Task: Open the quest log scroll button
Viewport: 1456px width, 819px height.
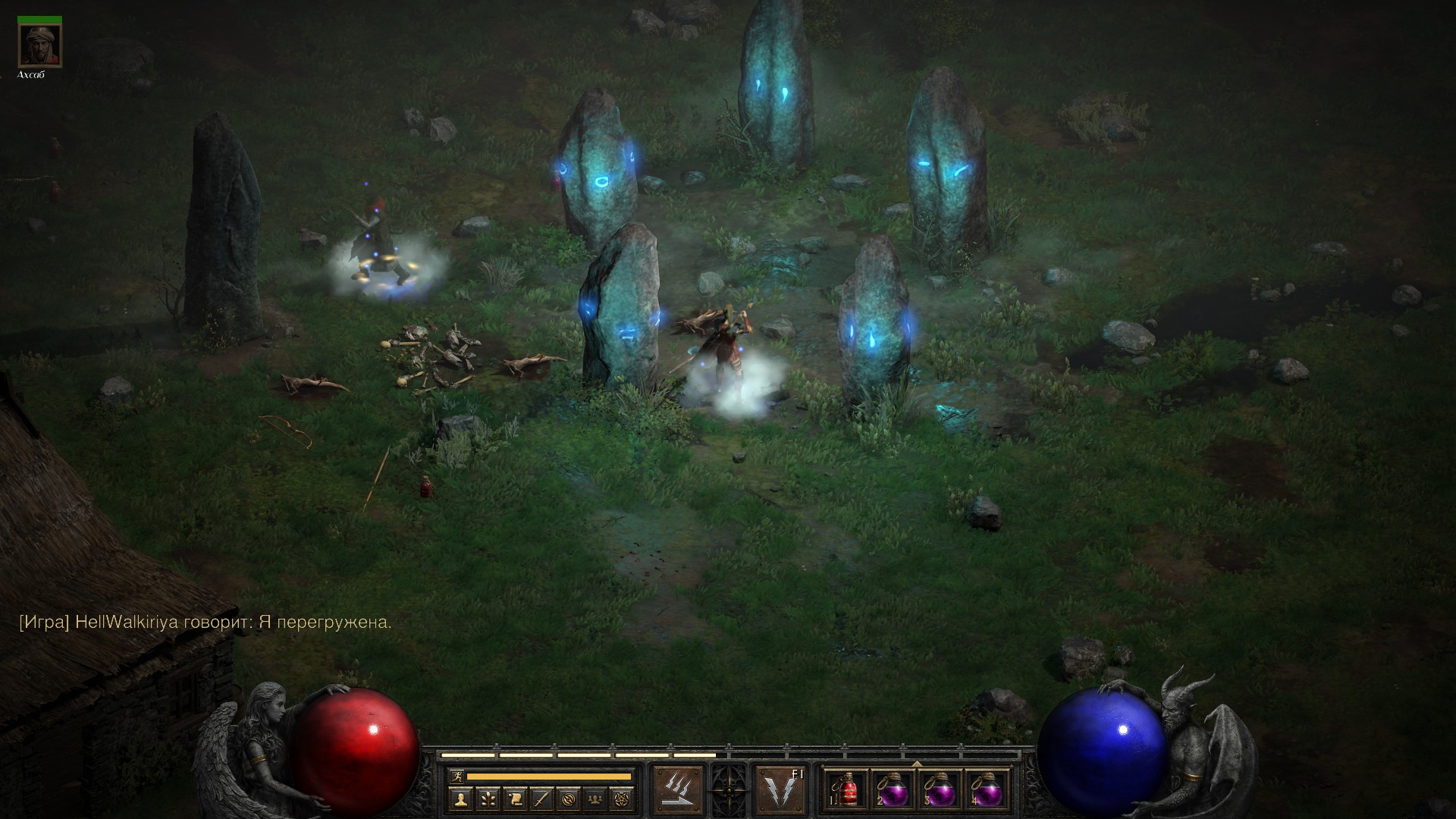Action: pos(515,799)
